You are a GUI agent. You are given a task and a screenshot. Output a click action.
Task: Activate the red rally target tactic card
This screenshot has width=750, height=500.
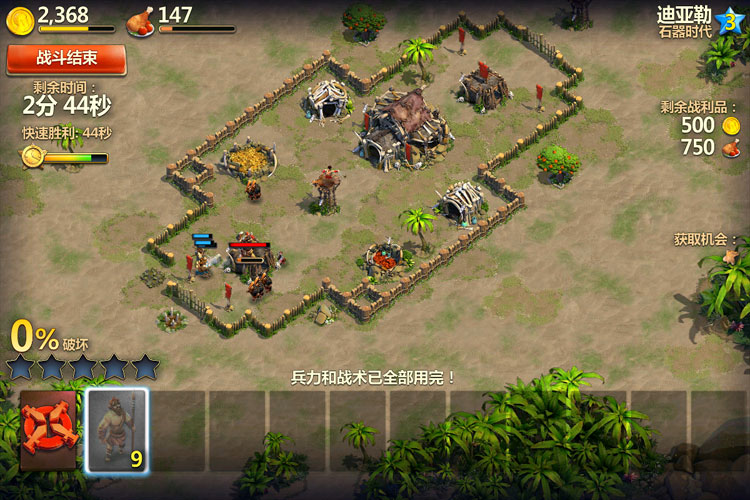(x=48, y=430)
